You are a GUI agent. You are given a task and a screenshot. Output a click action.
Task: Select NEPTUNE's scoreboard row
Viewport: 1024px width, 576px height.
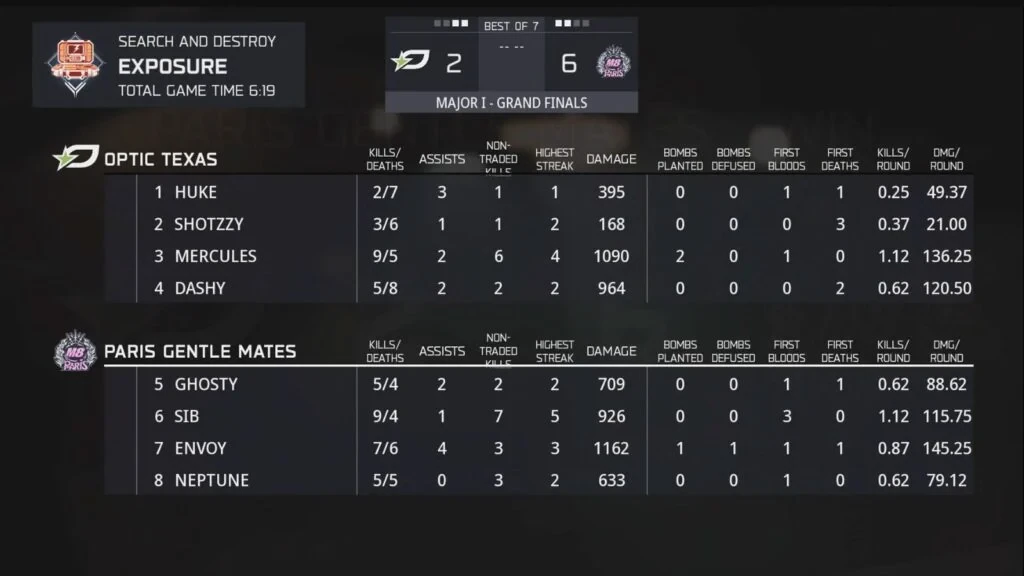(x=211, y=480)
